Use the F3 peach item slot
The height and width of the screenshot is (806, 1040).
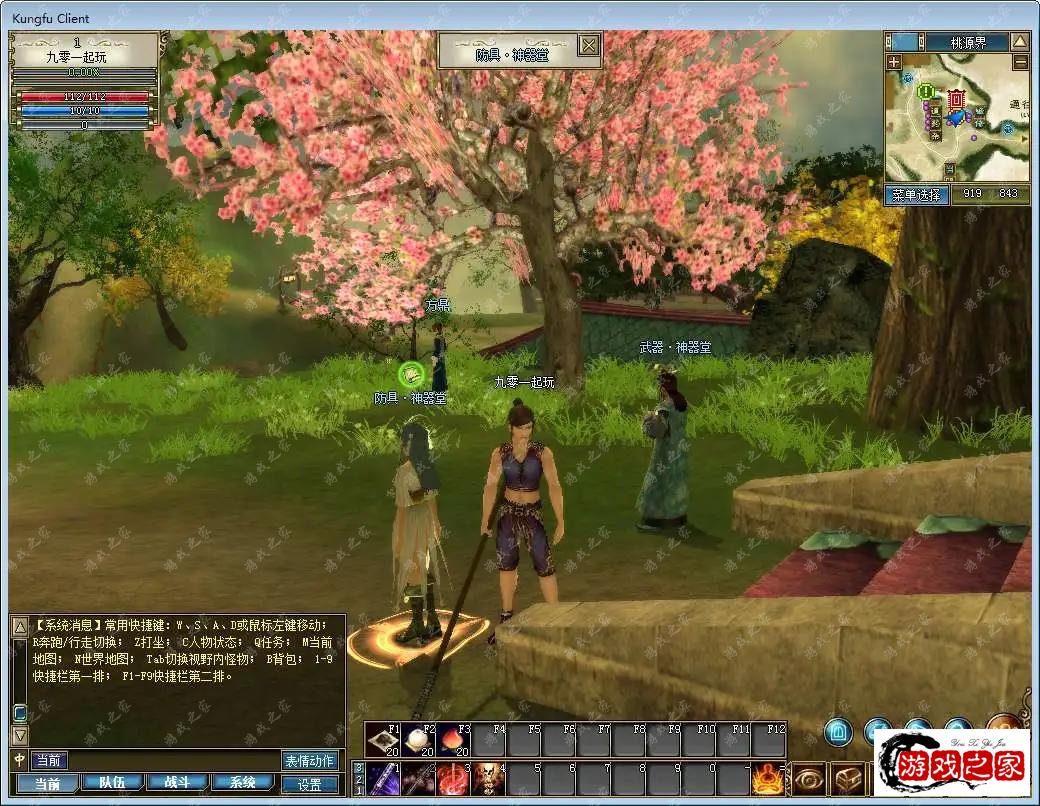pos(452,741)
